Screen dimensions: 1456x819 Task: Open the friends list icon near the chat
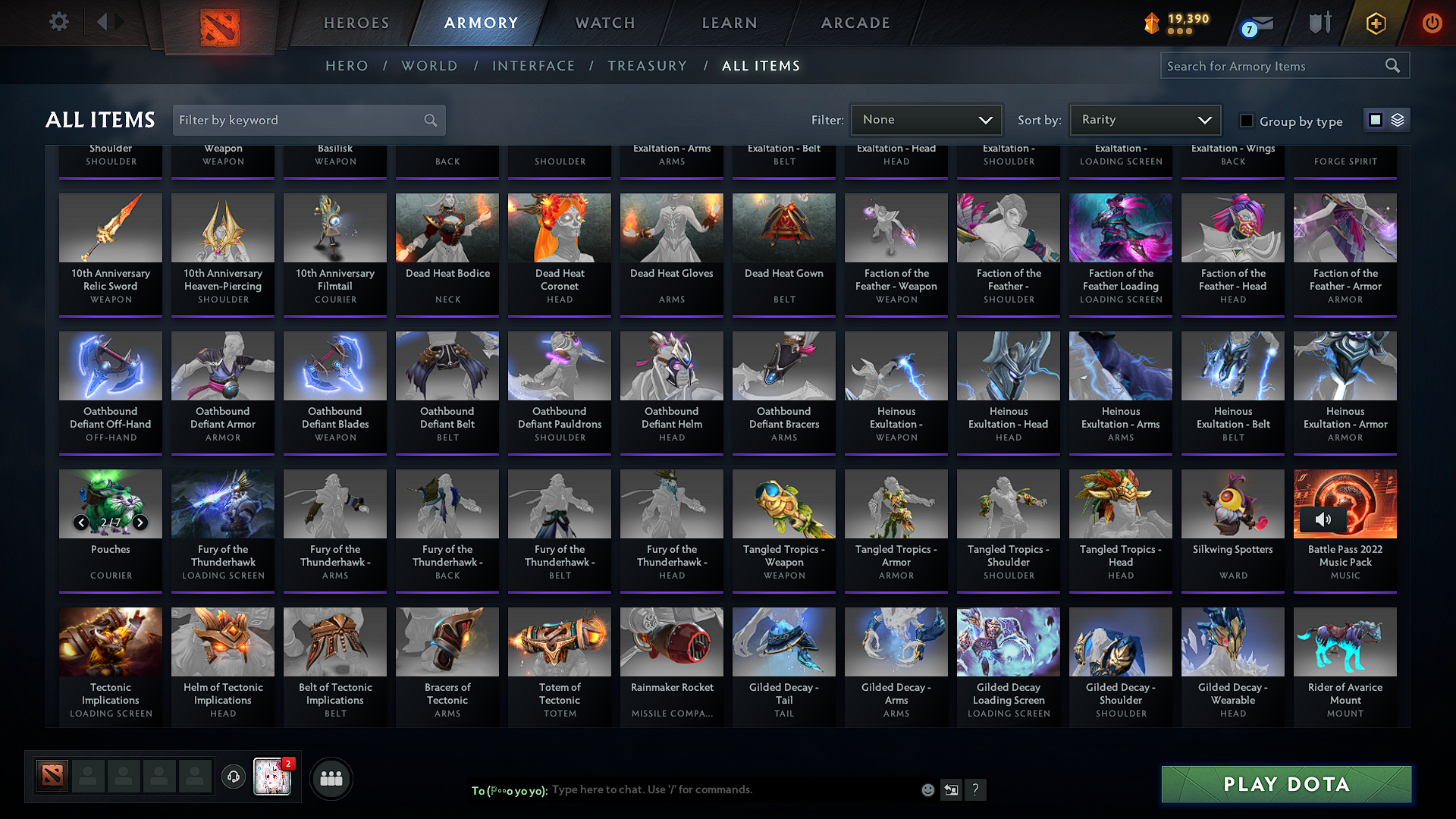tap(331, 778)
